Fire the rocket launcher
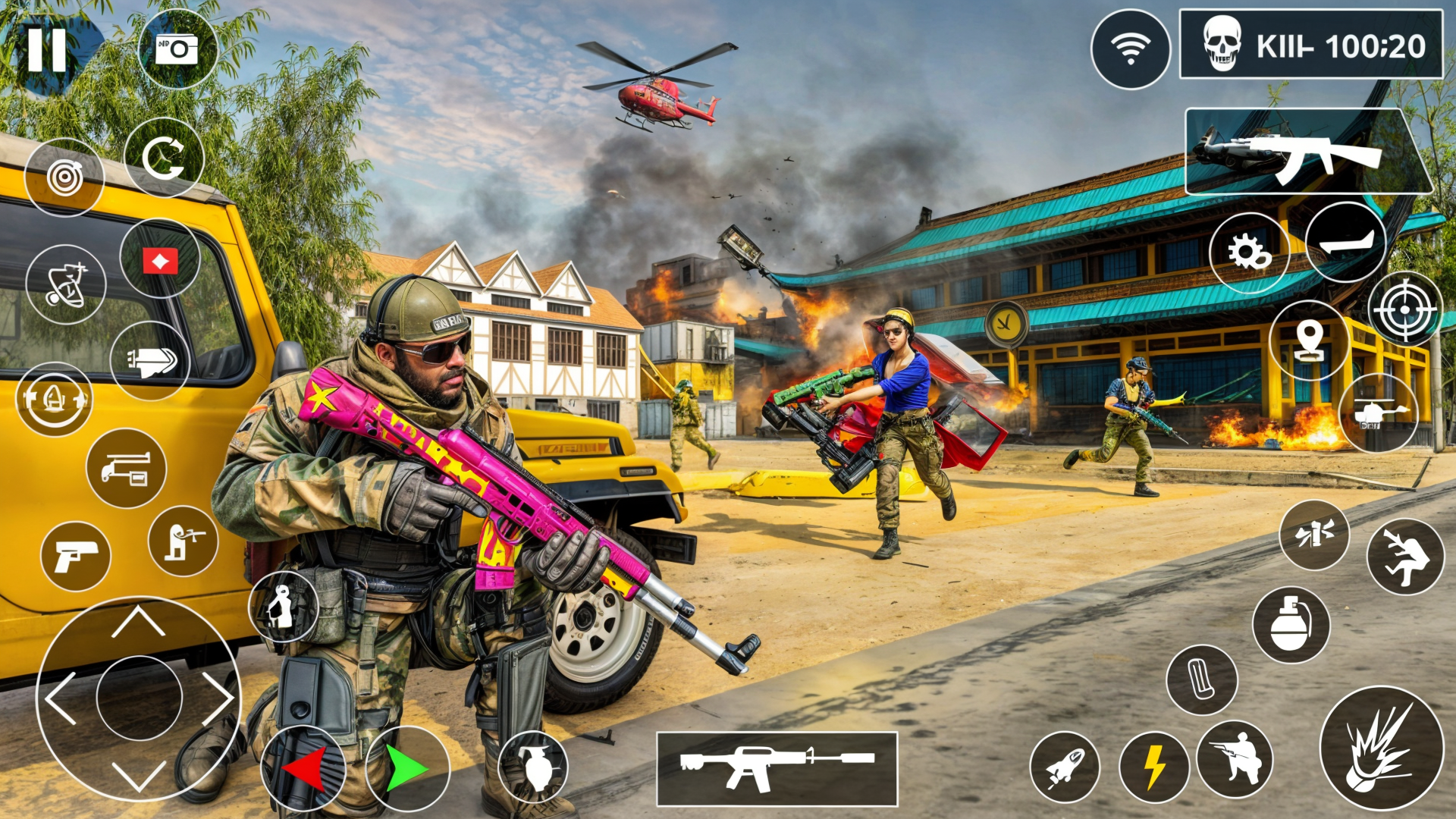Screen dimensions: 1456x819 pyautogui.click(x=1065, y=767)
